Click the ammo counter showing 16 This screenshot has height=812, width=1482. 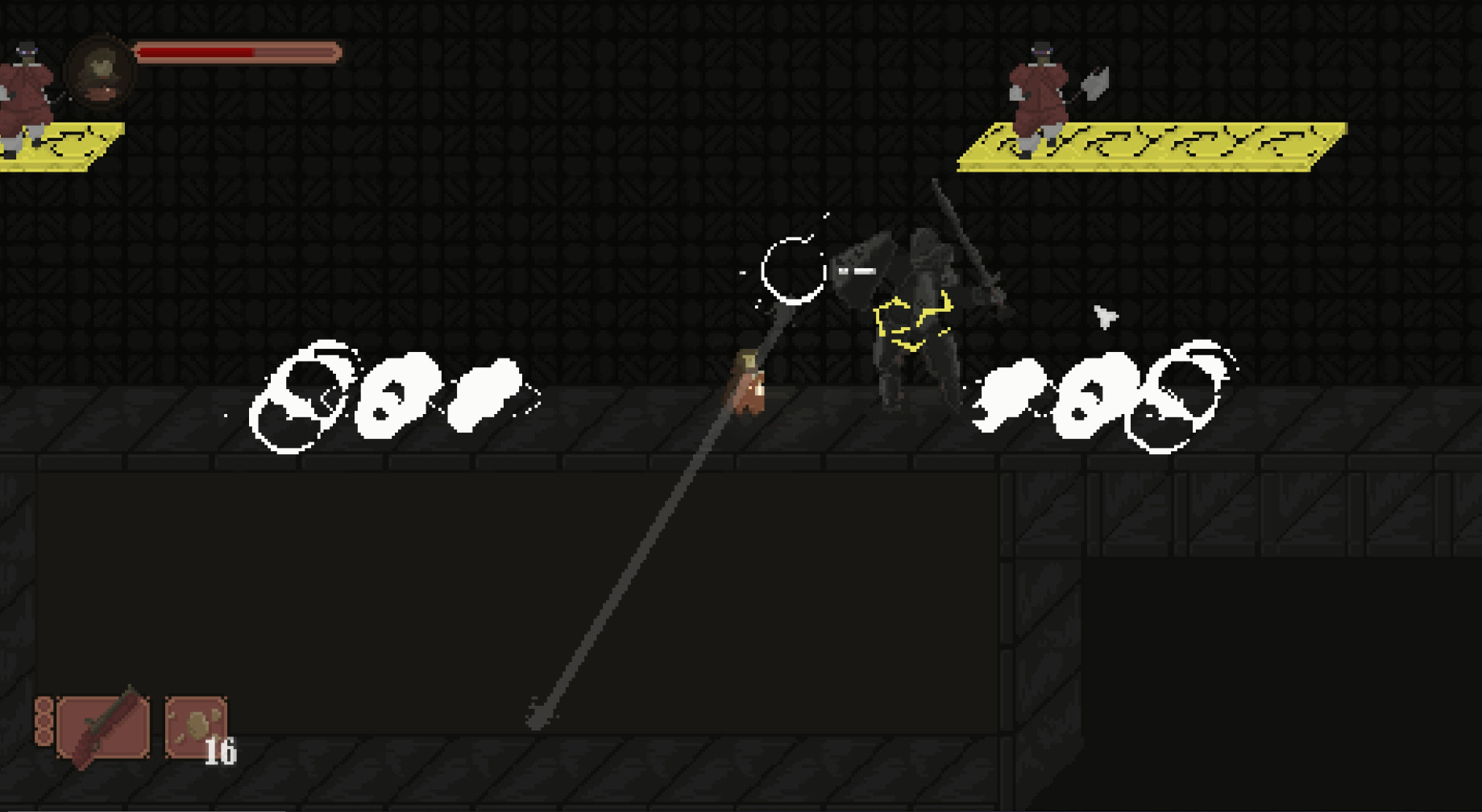click(x=221, y=752)
